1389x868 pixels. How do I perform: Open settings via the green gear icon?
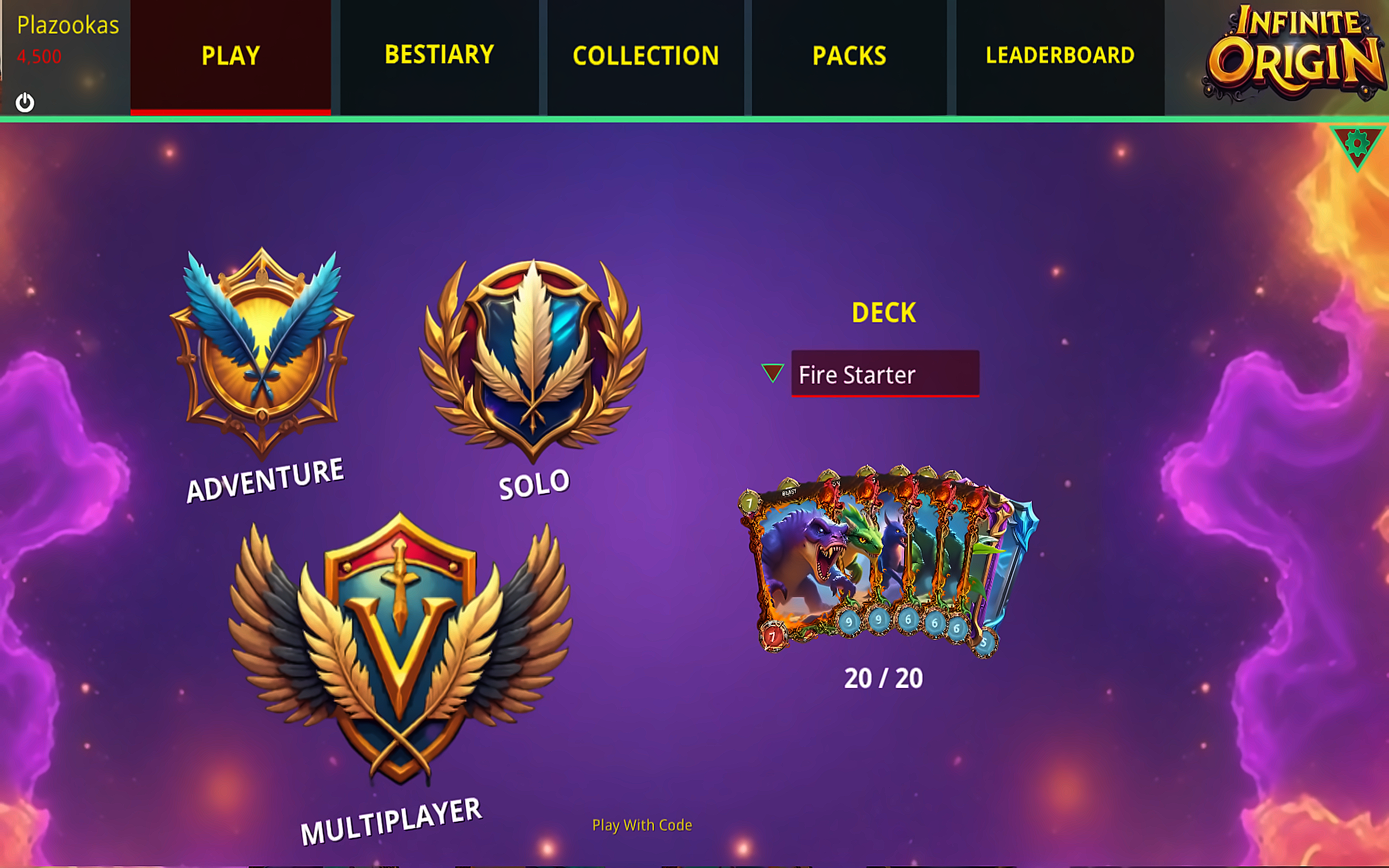click(x=1357, y=144)
